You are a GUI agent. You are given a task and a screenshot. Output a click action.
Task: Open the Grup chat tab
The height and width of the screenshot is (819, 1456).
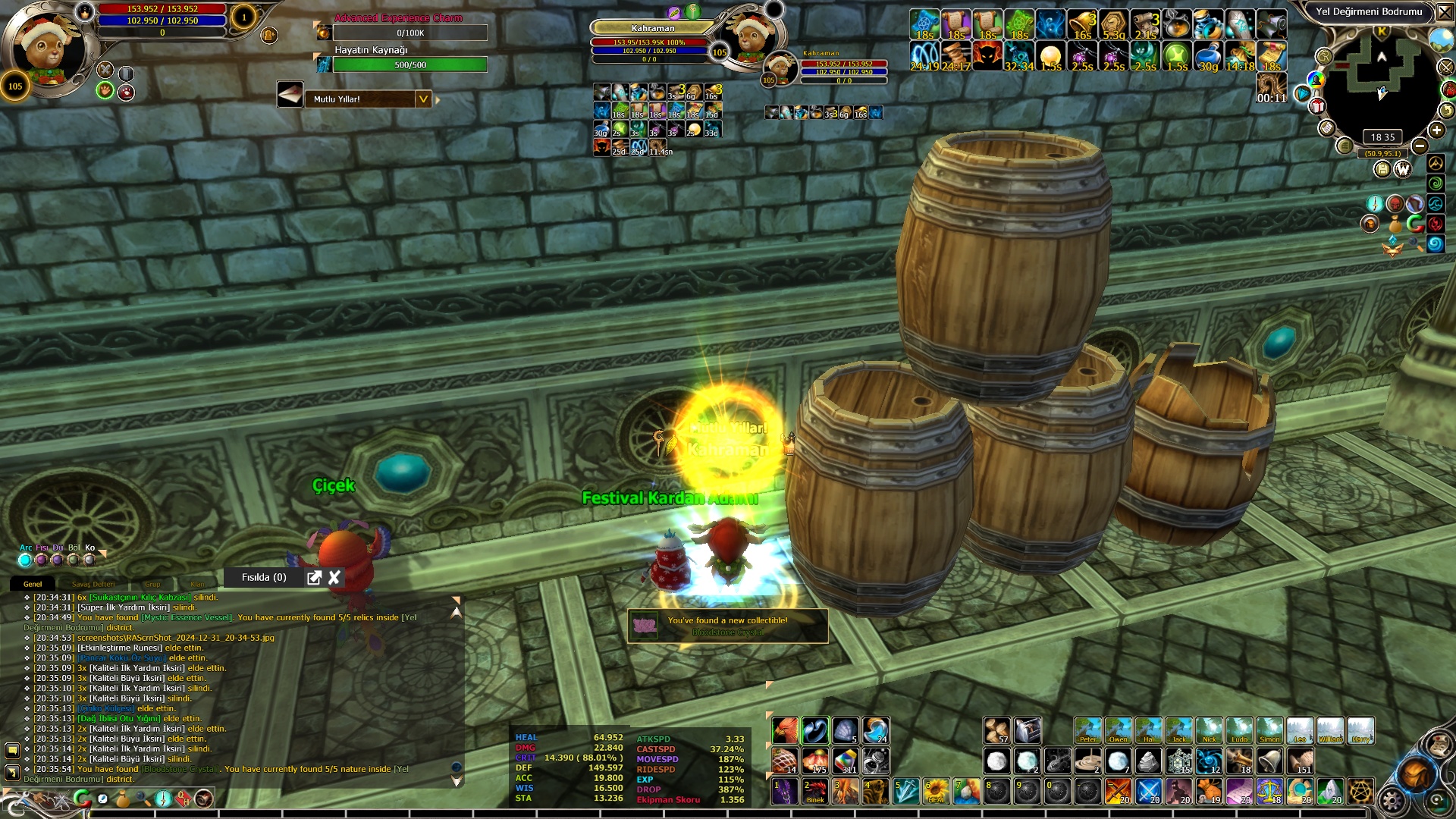152,584
